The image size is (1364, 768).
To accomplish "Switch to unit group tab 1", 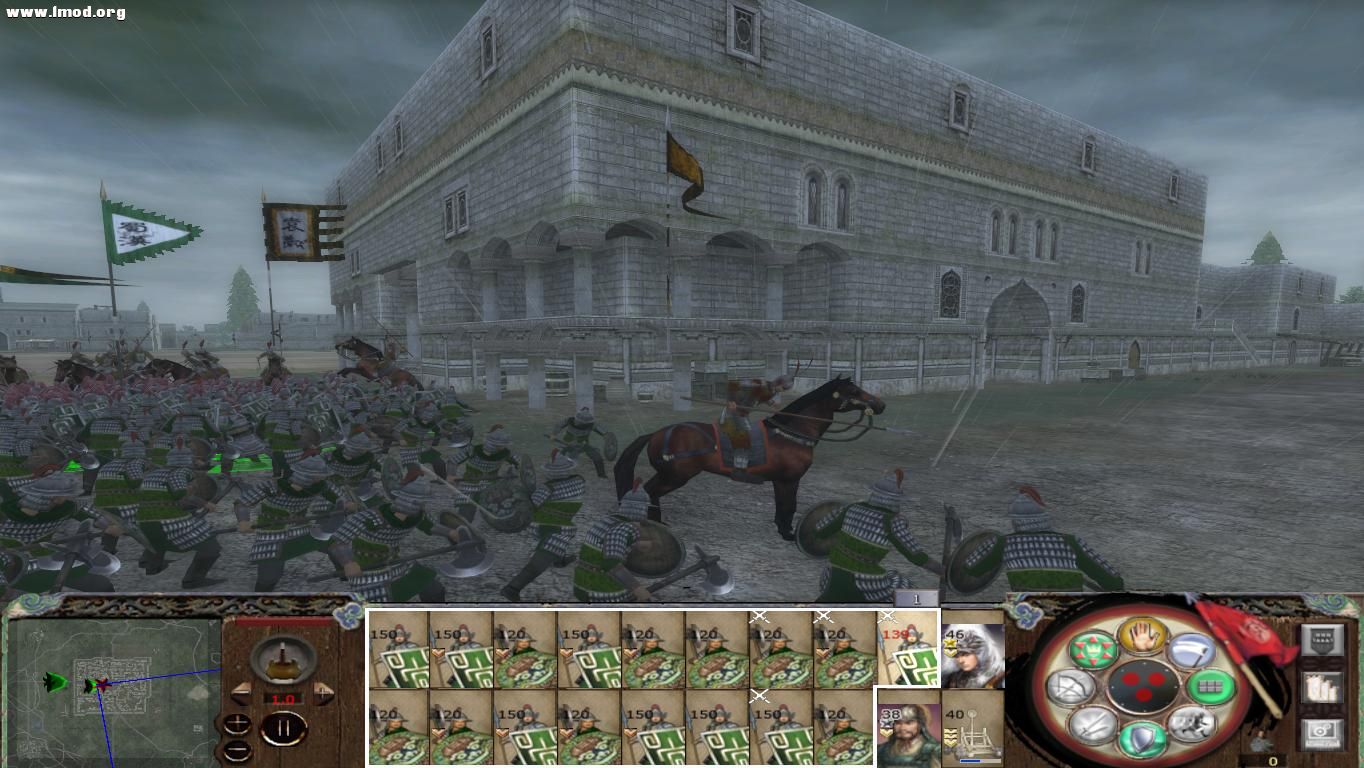I will pos(916,597).
